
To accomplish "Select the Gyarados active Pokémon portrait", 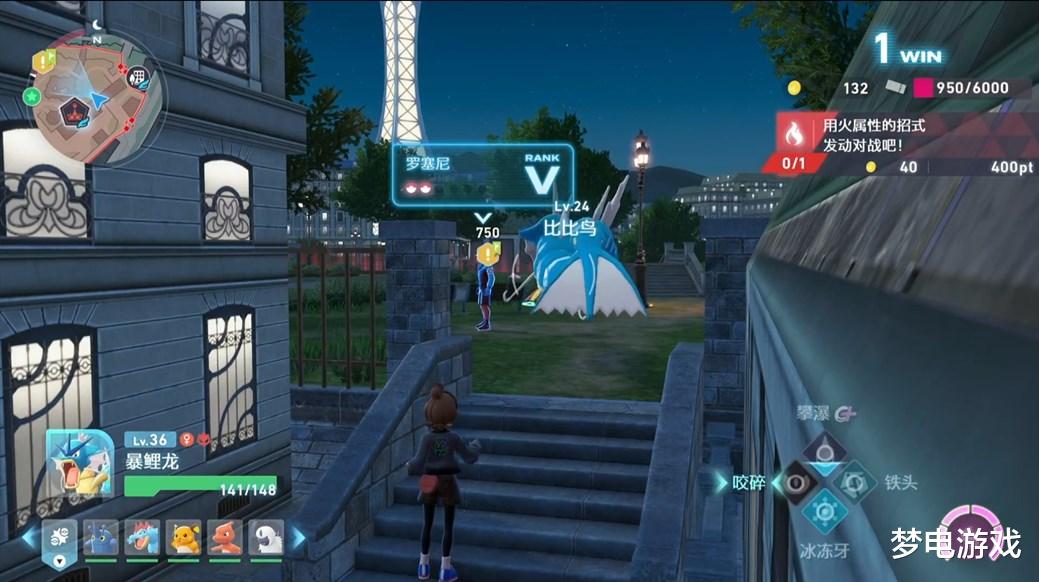I will (80, 464).
